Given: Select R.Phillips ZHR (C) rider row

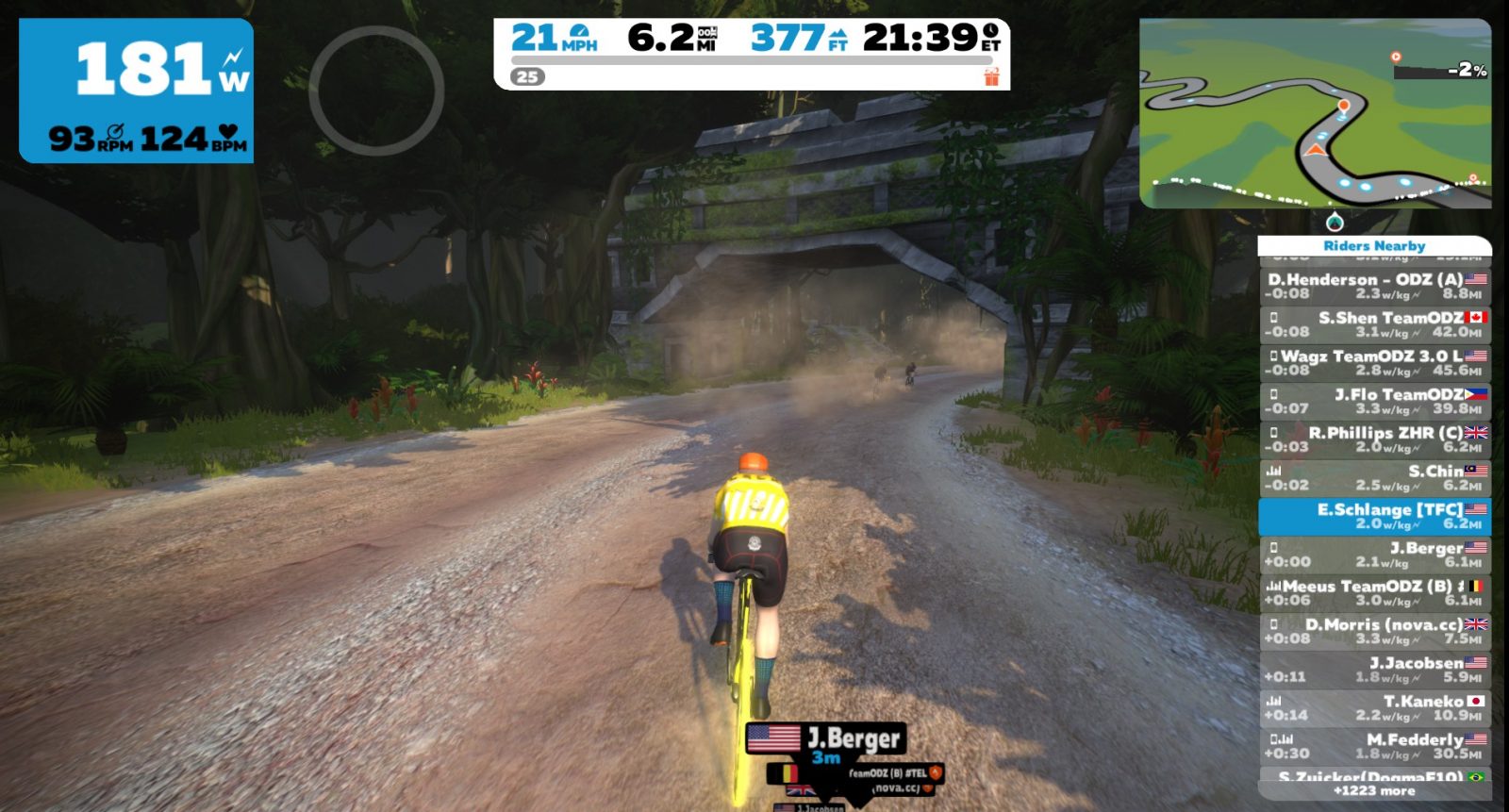Looking at the screenshot, I should point(1374,439).
